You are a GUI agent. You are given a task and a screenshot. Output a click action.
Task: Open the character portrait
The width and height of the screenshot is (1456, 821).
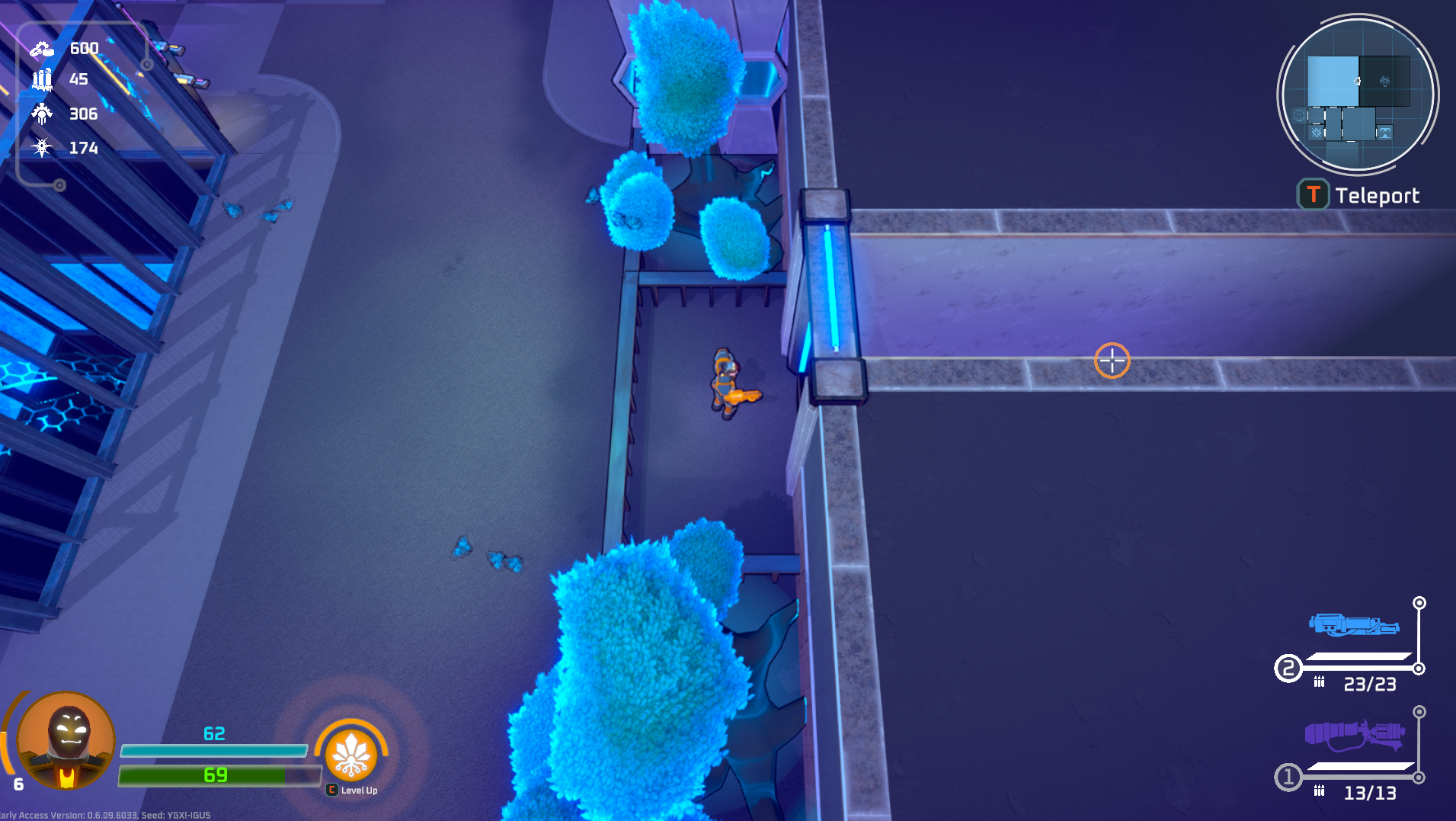point(66,741)
